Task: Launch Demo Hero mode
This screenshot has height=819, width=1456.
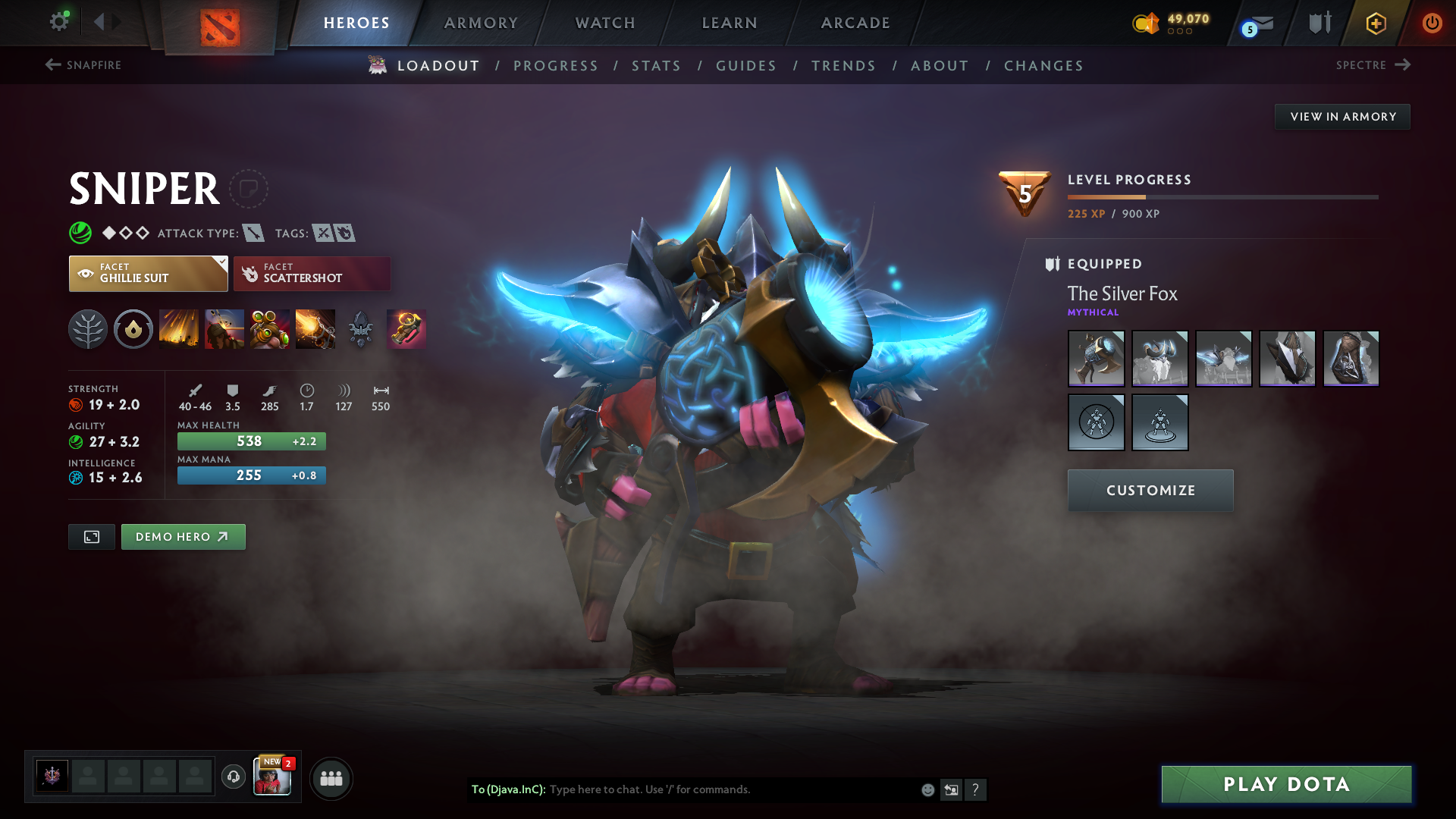Action: point(183,537)
